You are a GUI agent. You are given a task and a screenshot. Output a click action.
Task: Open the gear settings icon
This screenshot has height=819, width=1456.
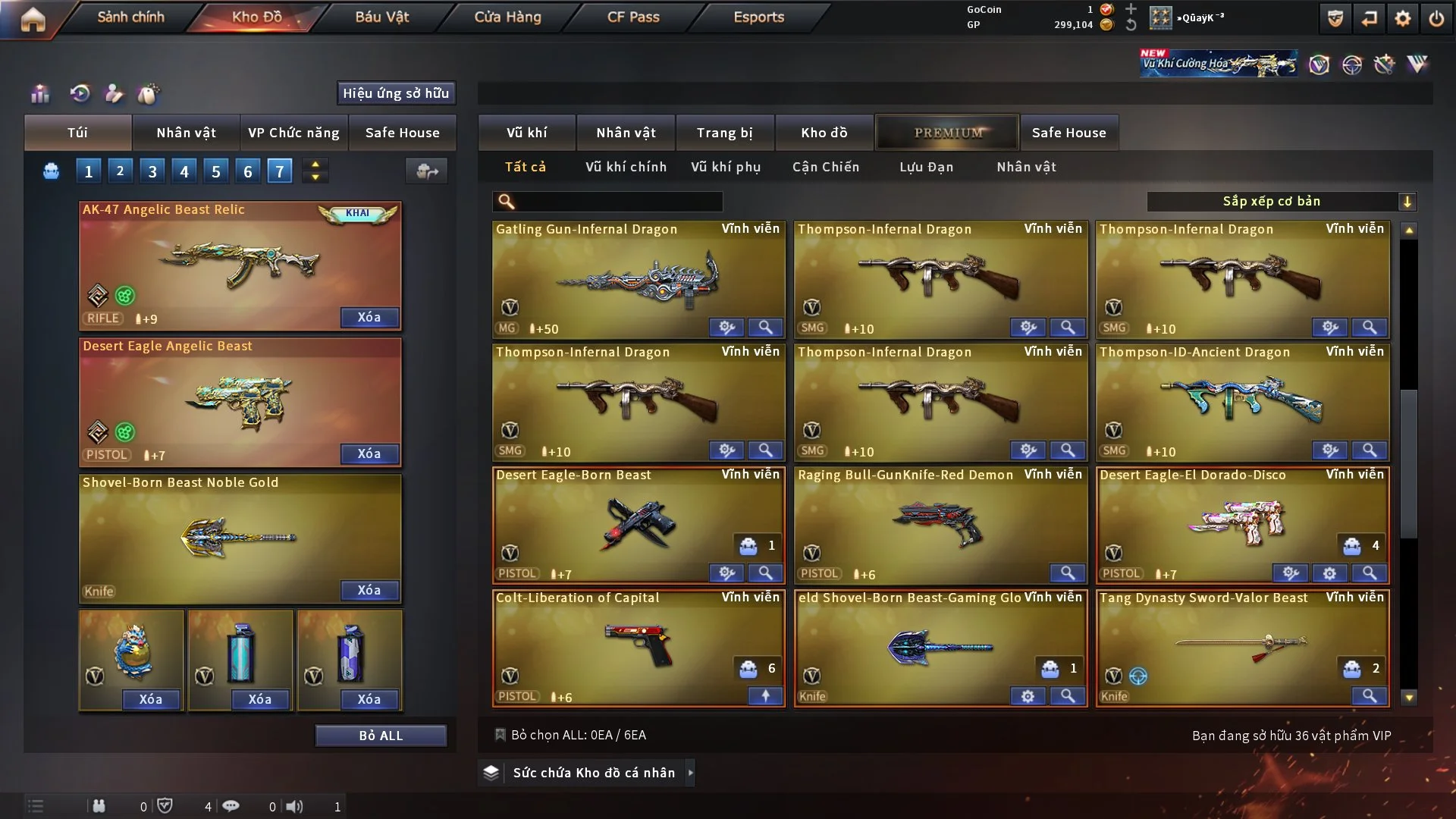pyautogui.click(x=1403, y=18)
